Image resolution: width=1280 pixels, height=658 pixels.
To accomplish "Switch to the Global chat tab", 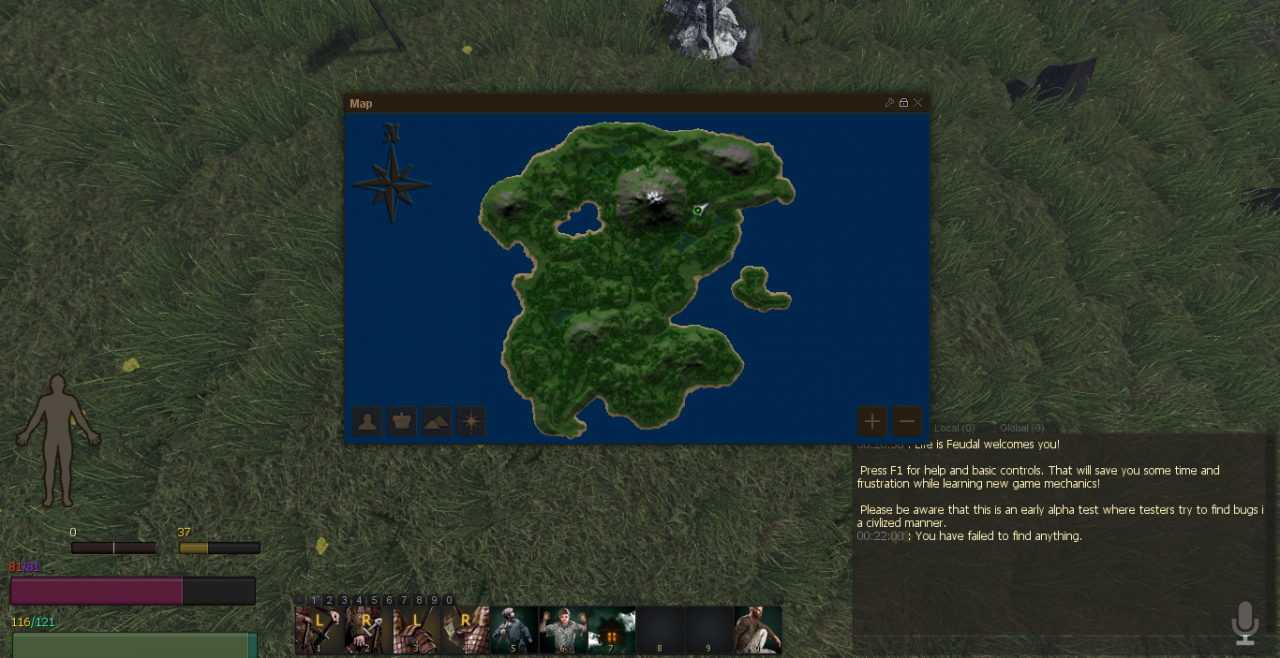I will 1022,429.
